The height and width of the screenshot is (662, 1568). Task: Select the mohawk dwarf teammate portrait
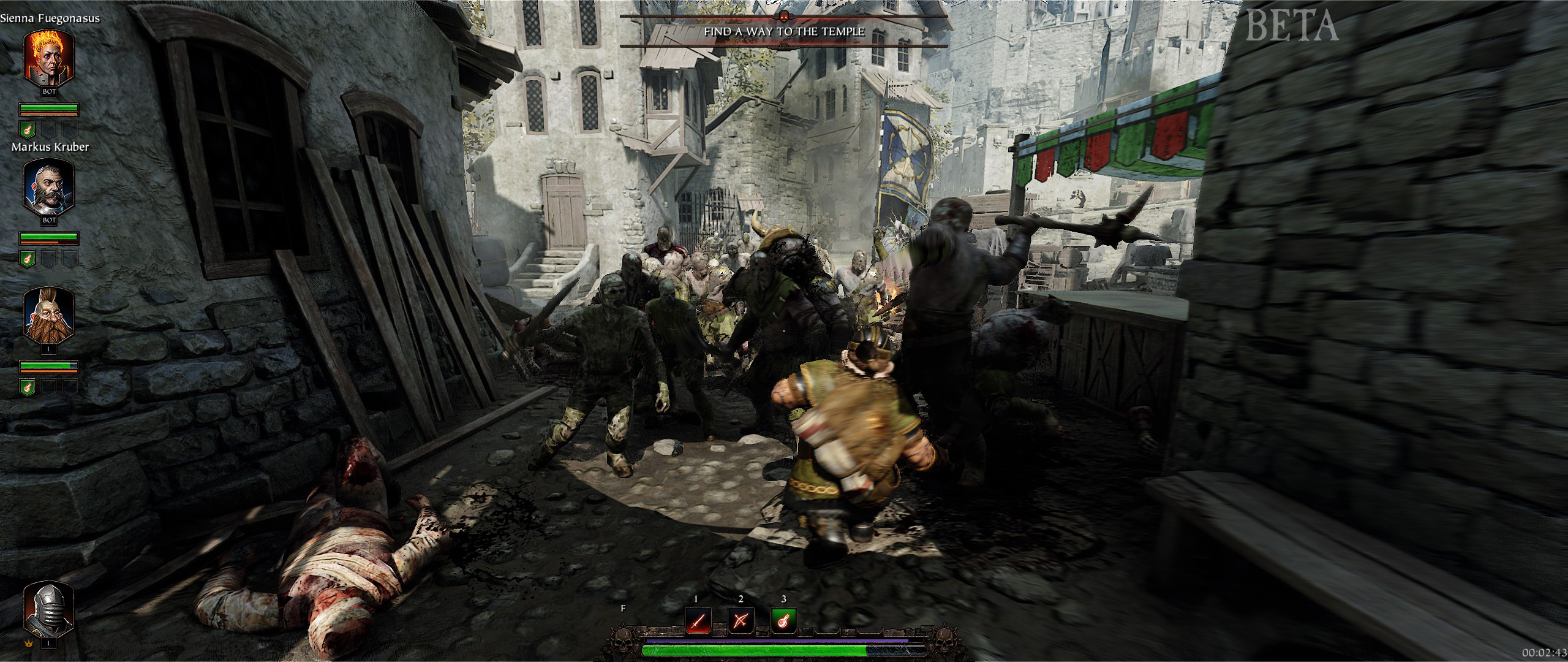click(x=49, y=314)
